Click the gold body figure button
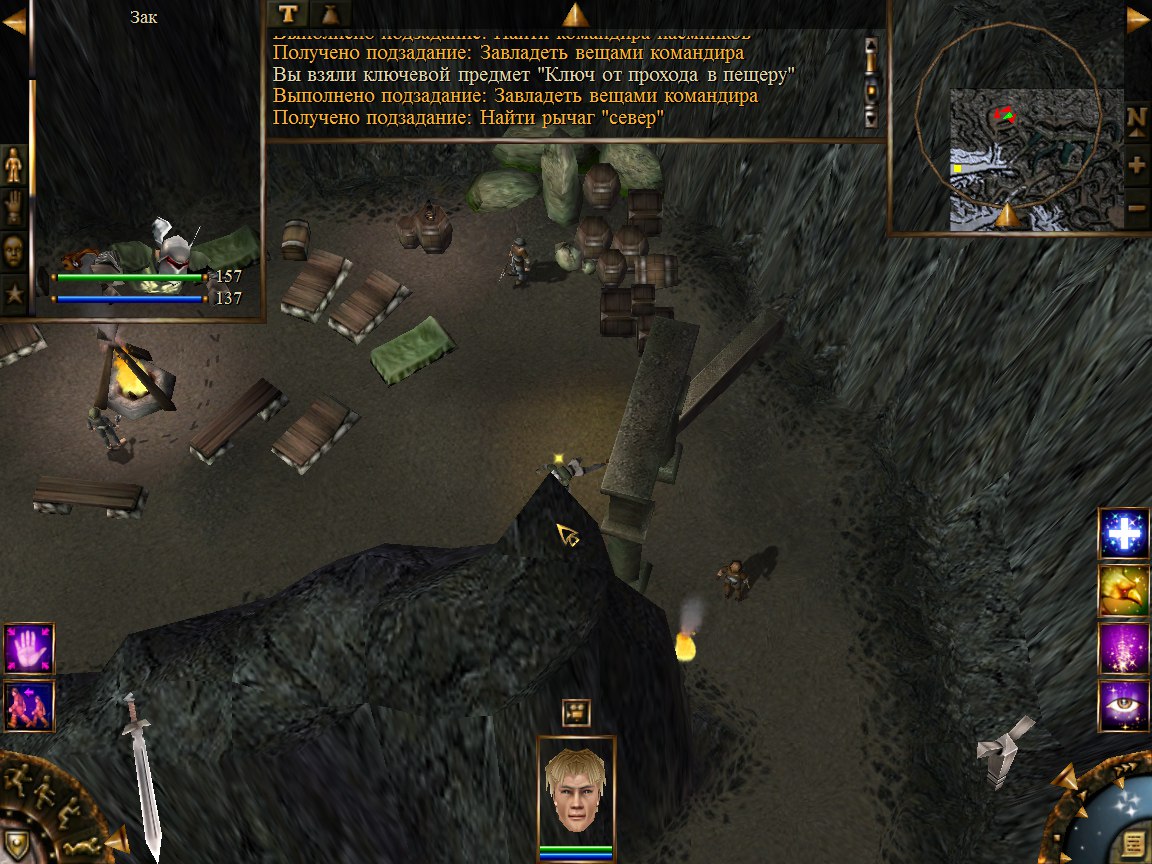 tap(14, 164)
